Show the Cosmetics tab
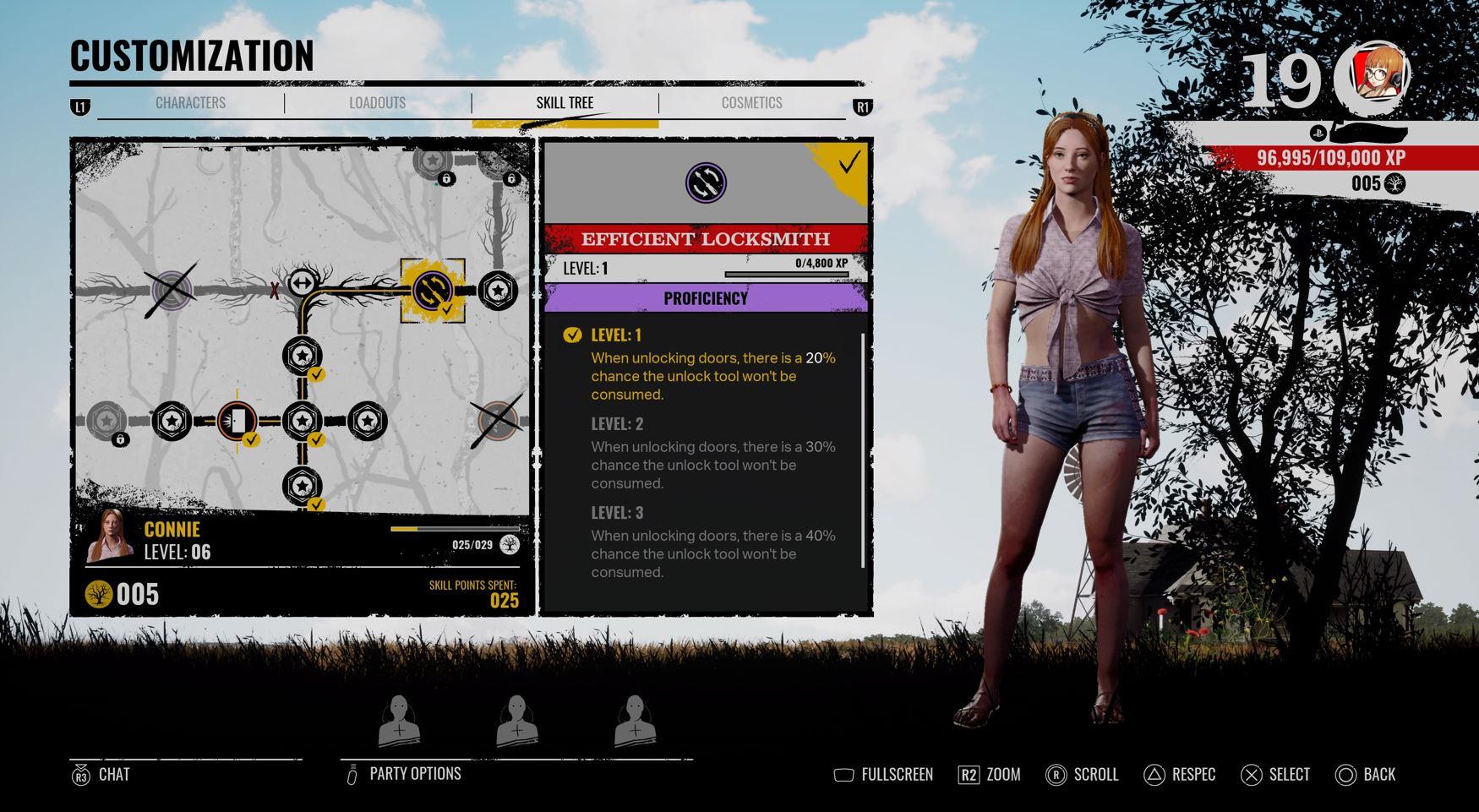 751,103
